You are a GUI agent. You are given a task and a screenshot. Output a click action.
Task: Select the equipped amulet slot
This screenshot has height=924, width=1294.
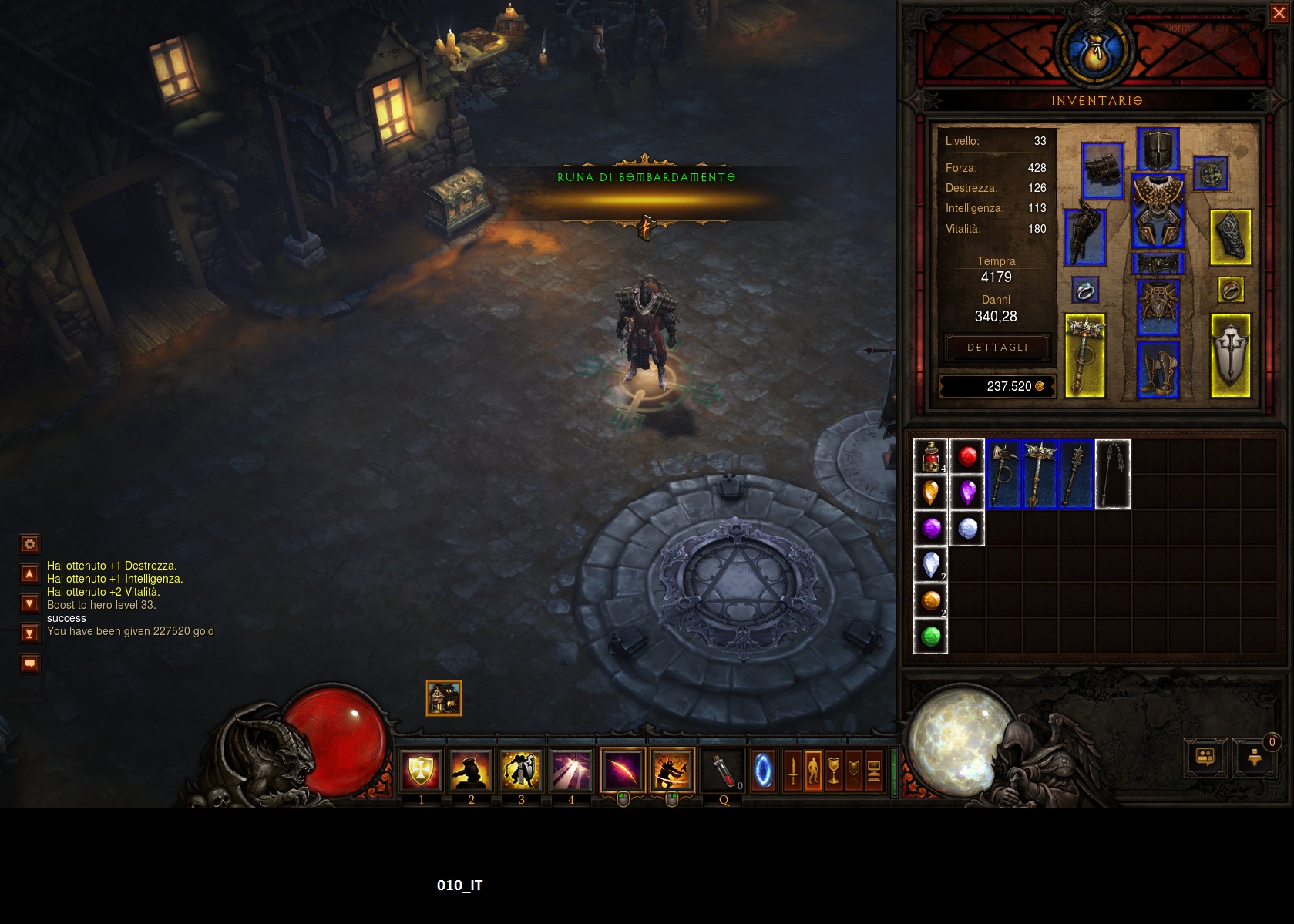click(x=1211, y=174)
